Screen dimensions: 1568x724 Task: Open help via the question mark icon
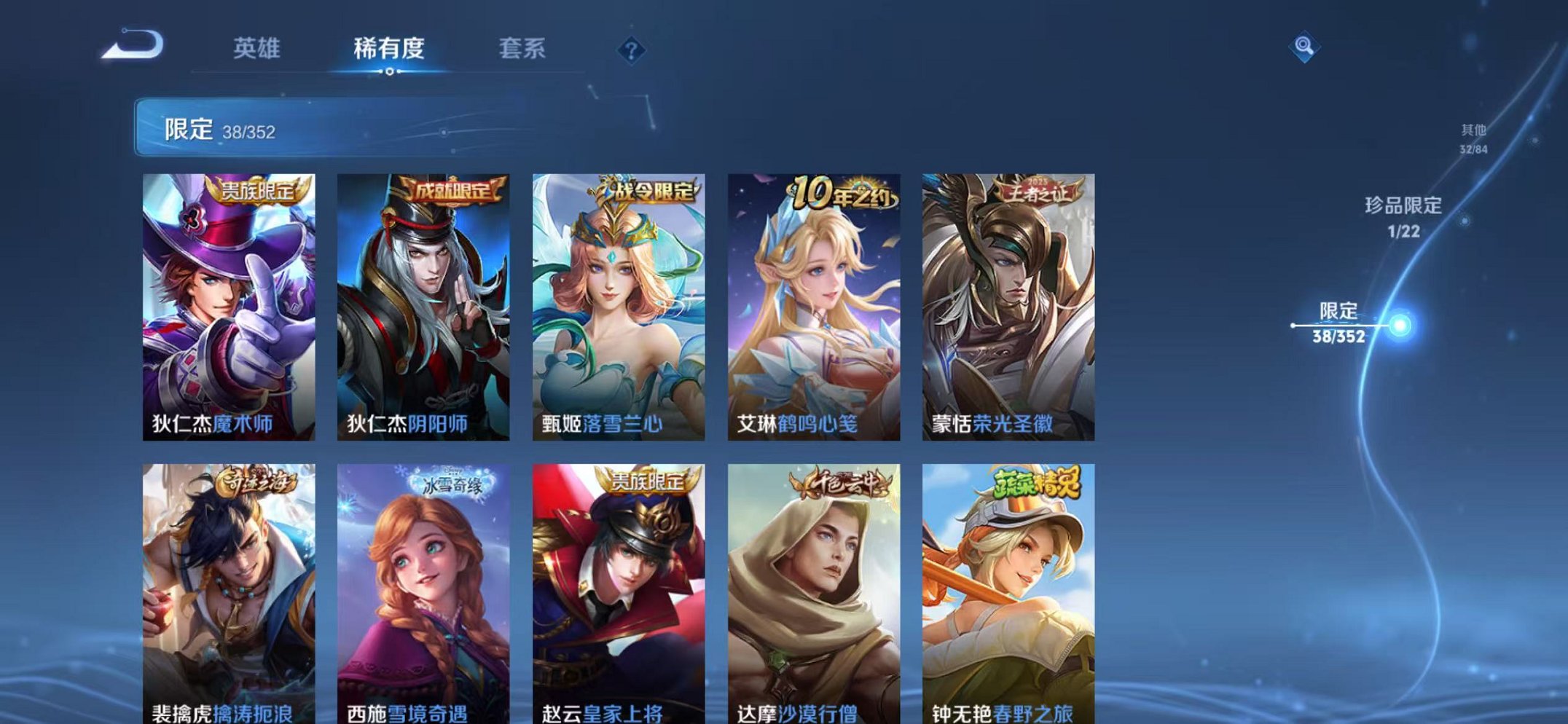631,50
